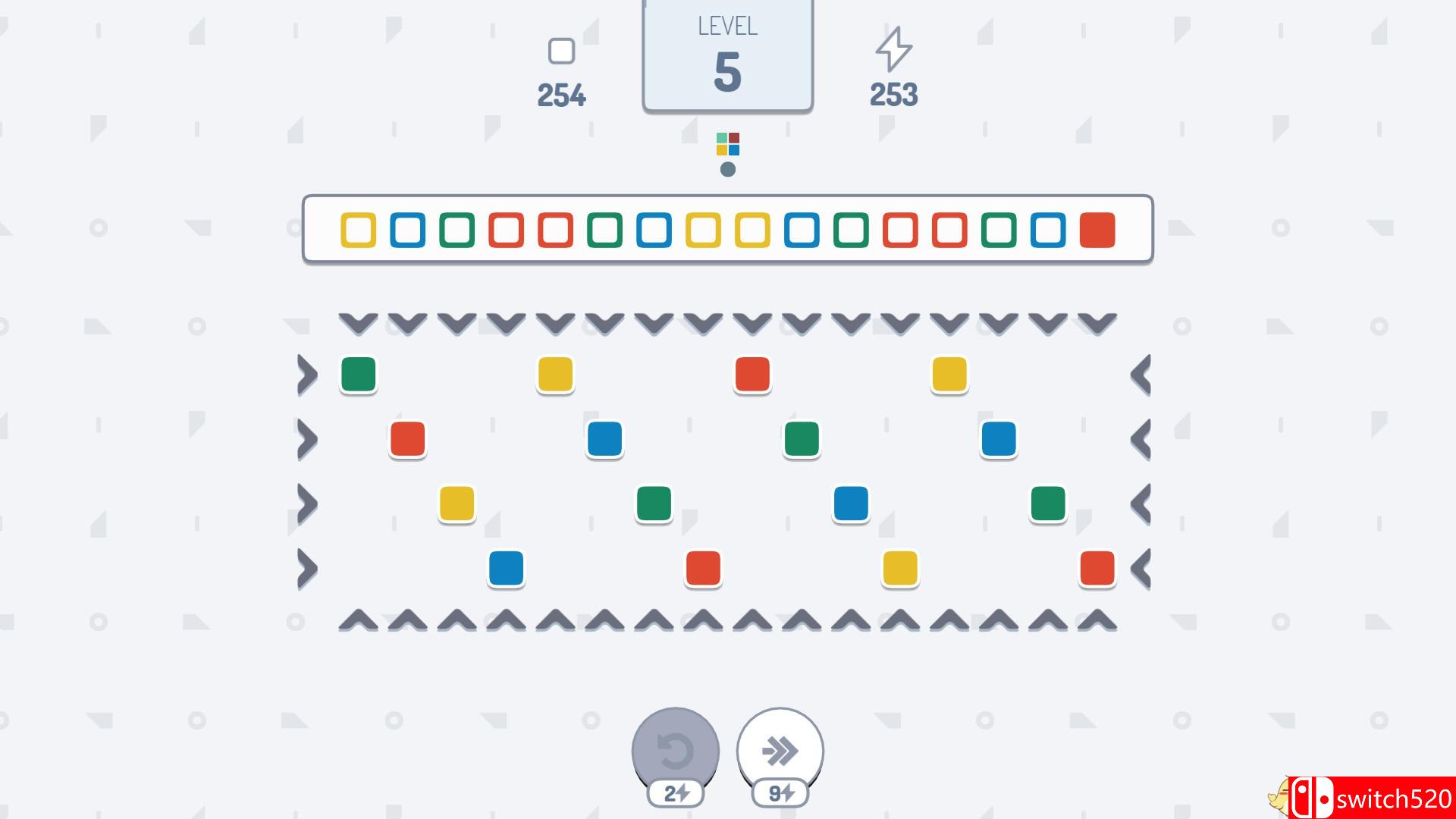Click the yellow tile in the third row
The height and width of the screenshot is (819, 1456).
[x=457, y=504]
